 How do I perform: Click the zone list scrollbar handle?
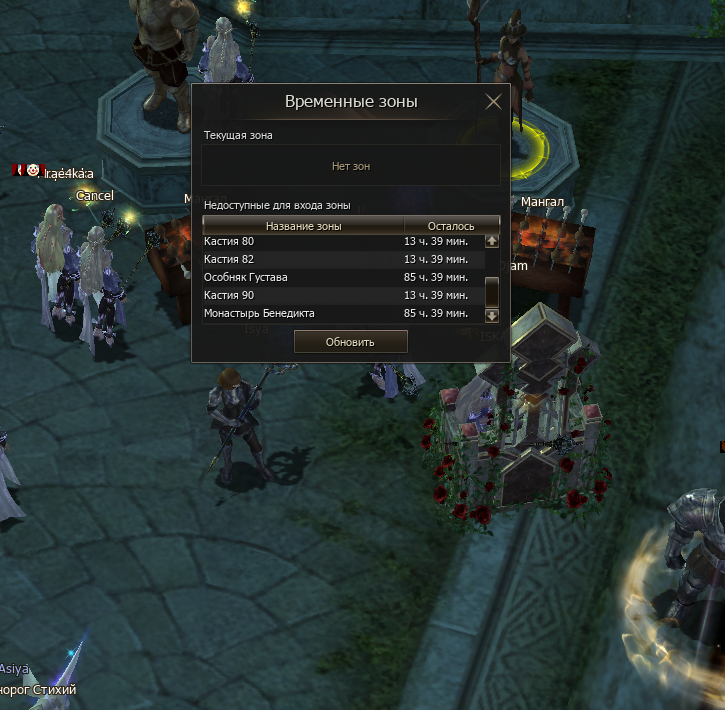491,291
